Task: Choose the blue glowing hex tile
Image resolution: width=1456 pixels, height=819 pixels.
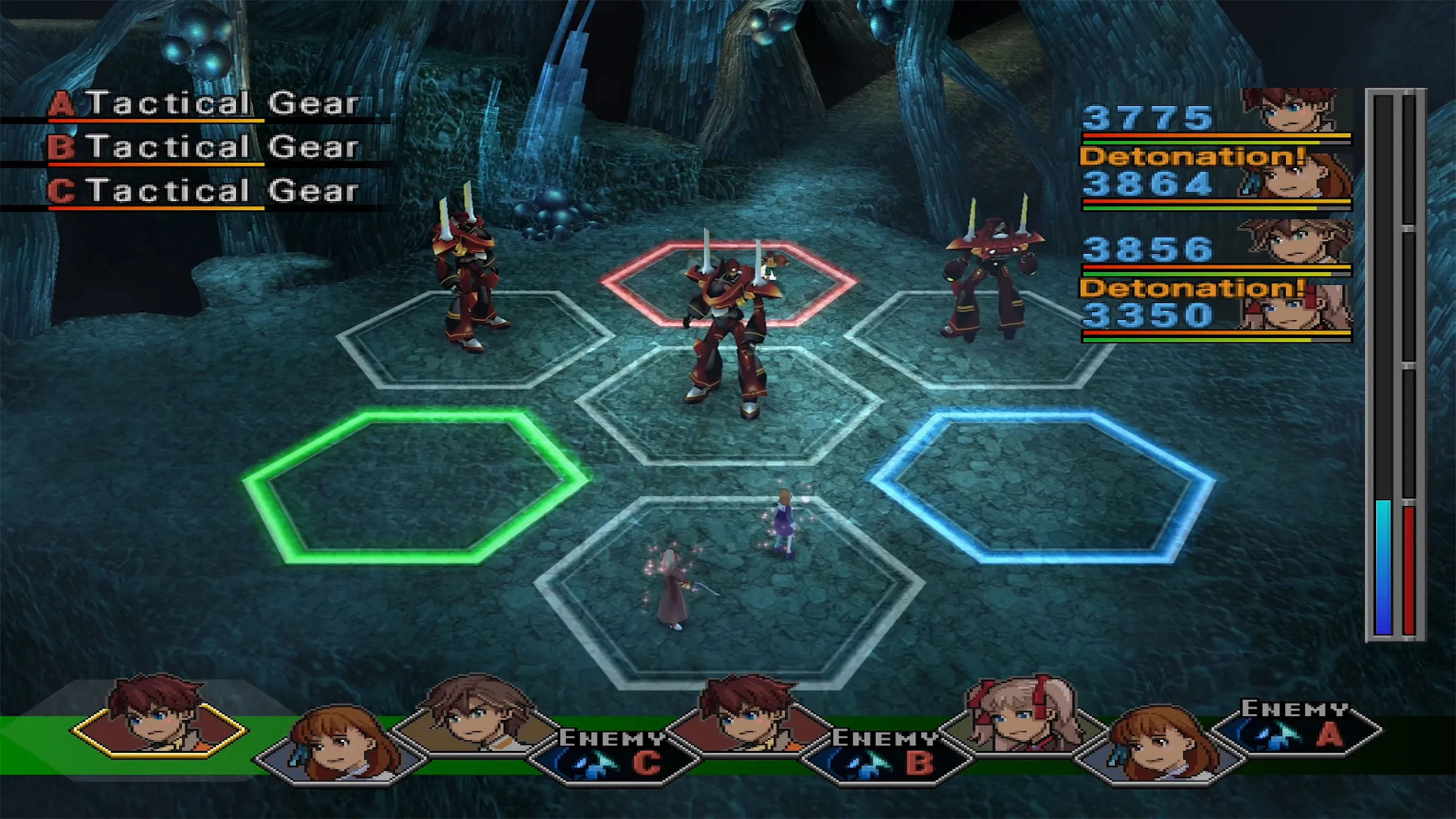Action: pos(1043,485)
